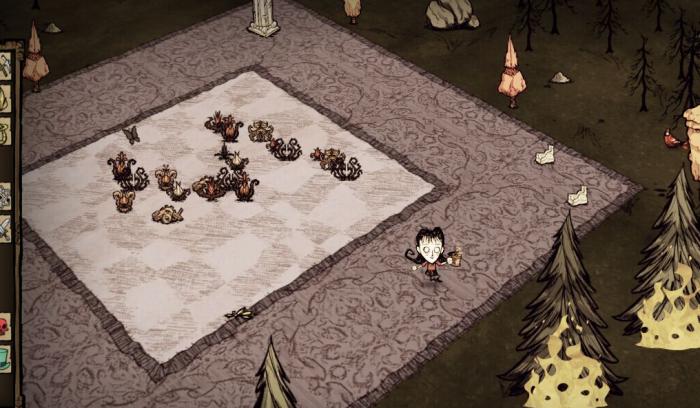Switch to the Dress tab with green top hat

click(x=4, y=357)
